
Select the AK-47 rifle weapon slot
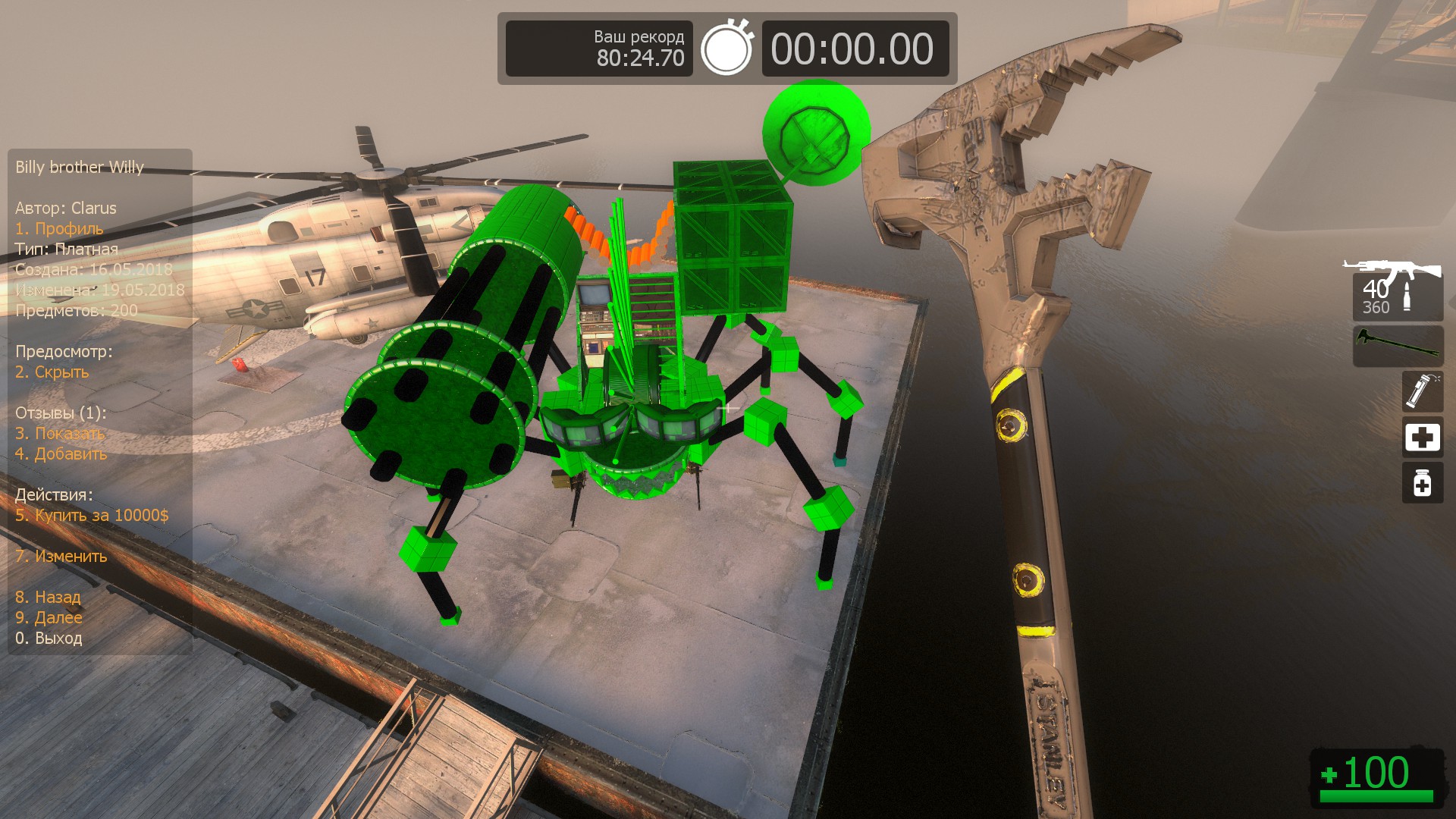tap(1397, 290)
